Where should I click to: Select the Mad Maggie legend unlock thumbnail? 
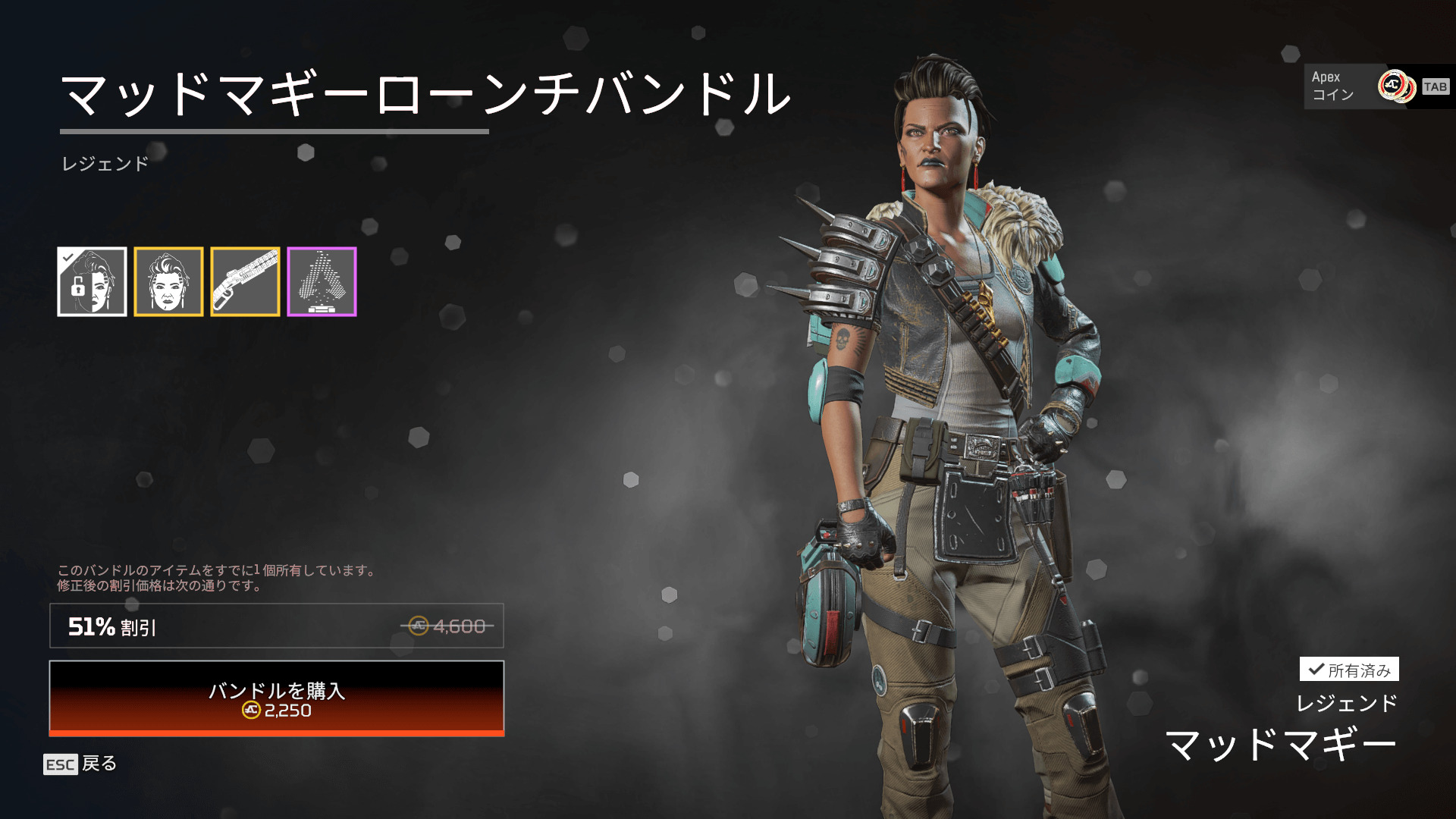(x=92, y=281)
